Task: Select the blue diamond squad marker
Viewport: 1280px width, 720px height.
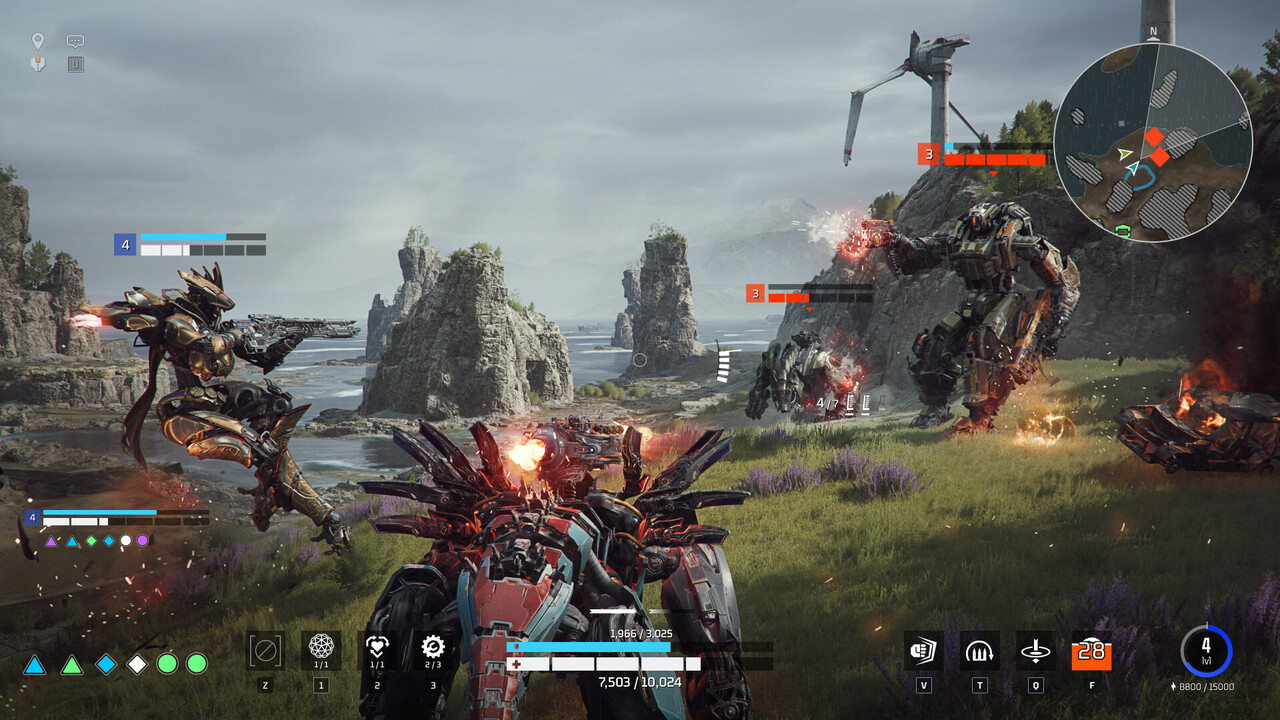Action: [106, 664]
